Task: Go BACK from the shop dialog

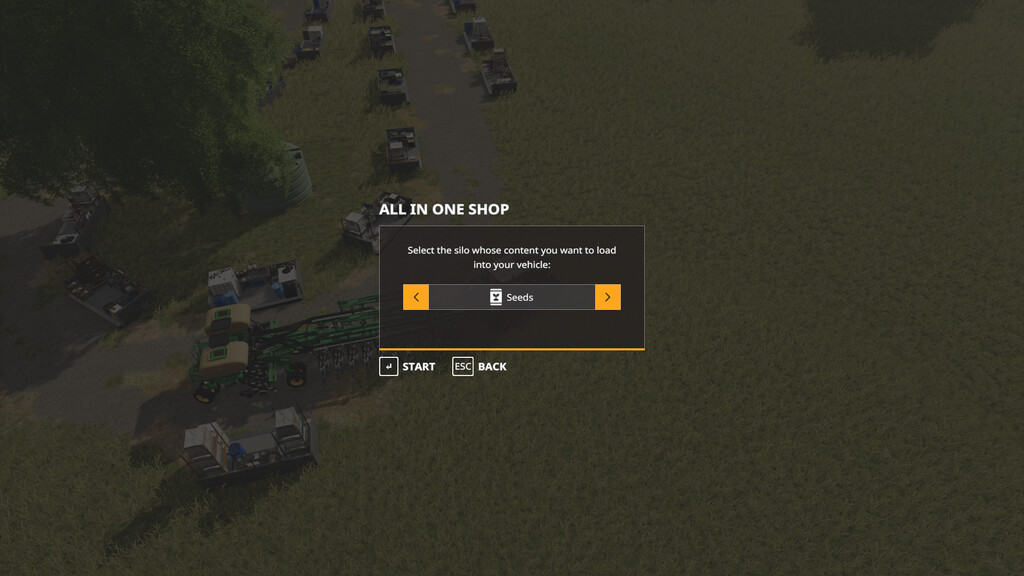Action: tap(480, 367)
